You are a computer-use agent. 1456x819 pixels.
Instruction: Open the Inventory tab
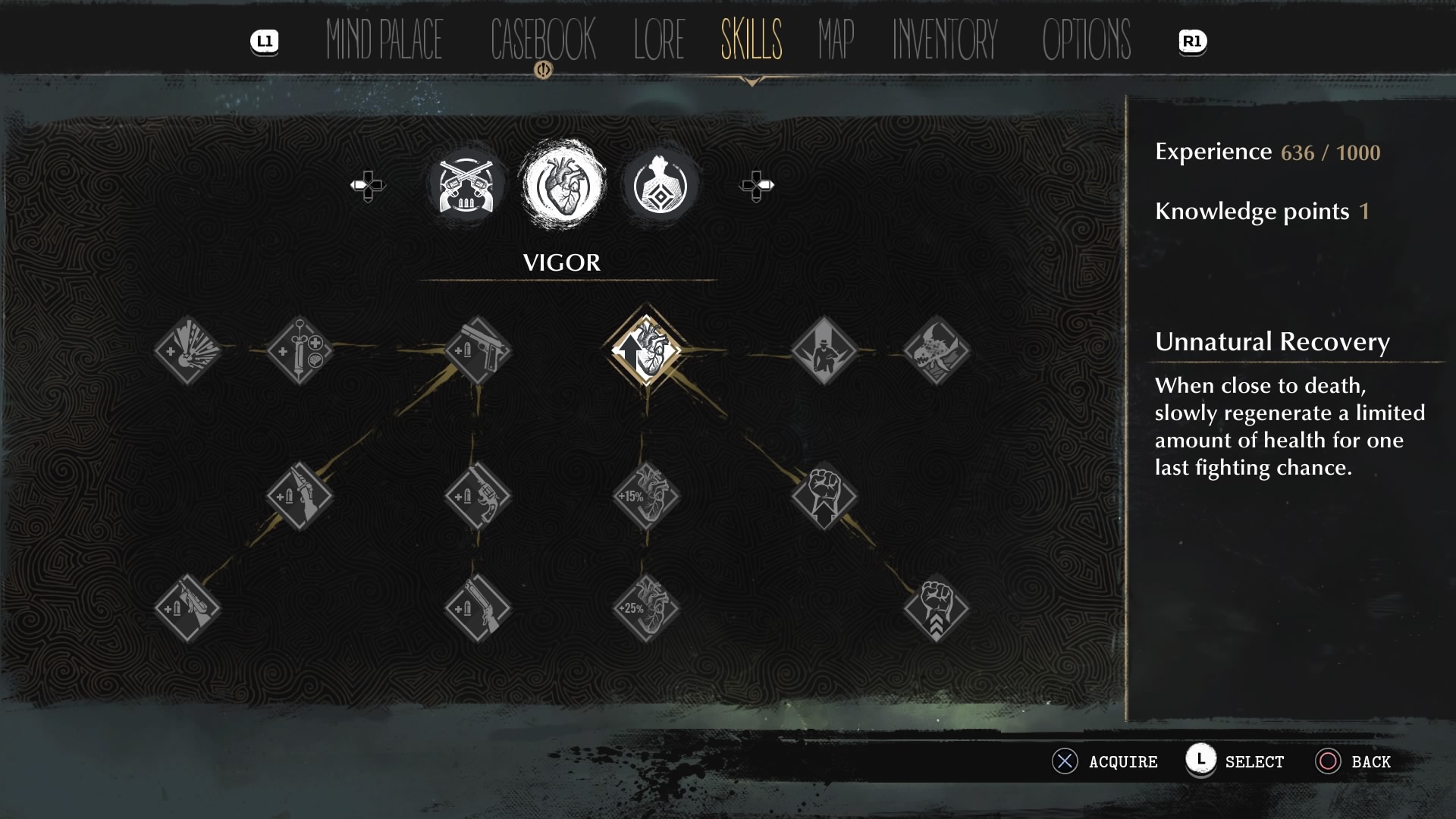click(944, 39)
